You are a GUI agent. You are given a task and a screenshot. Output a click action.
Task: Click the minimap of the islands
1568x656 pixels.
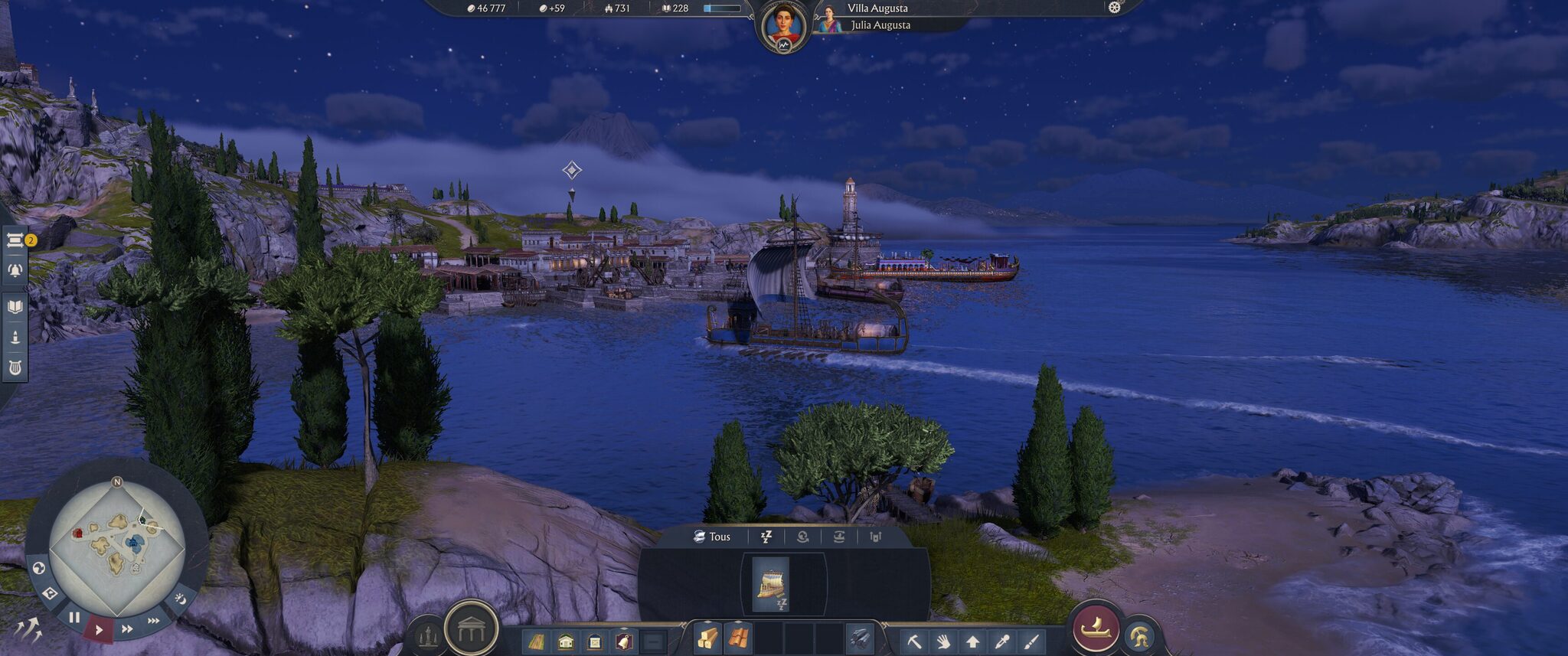point(116,545)
